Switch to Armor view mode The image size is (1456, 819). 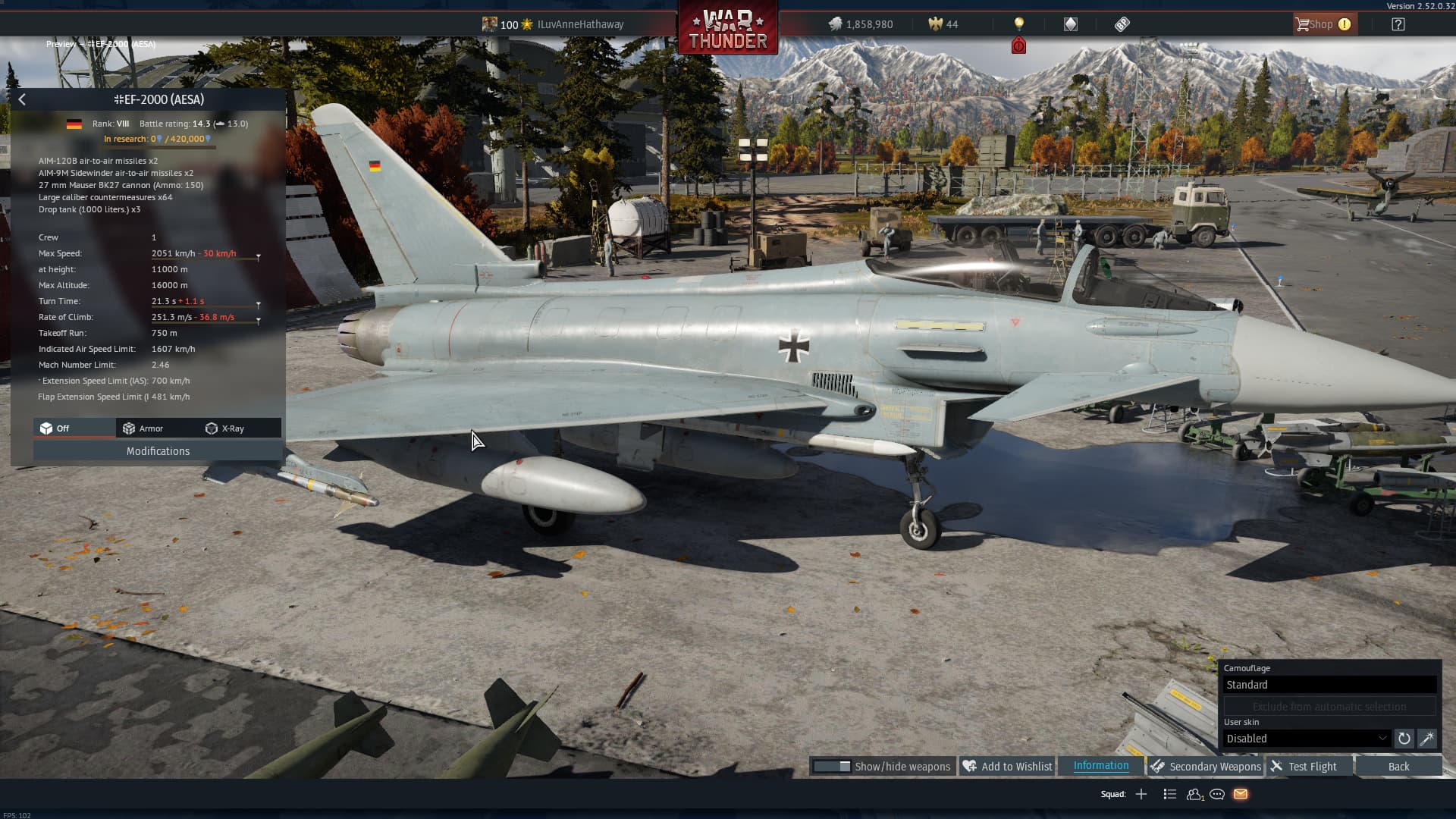(x=143, y=428)
